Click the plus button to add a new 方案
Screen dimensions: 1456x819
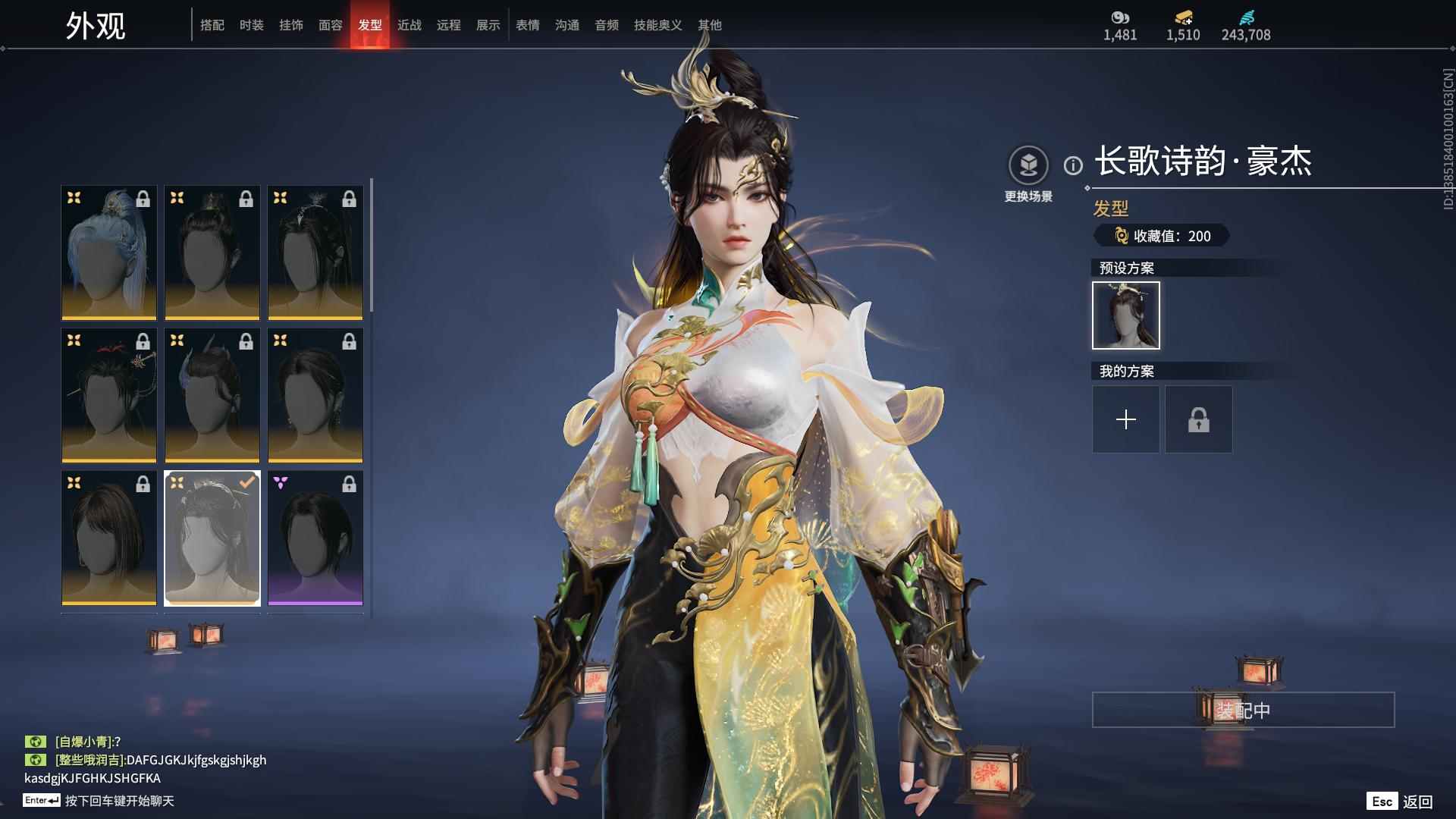(x=1125, y=419)
